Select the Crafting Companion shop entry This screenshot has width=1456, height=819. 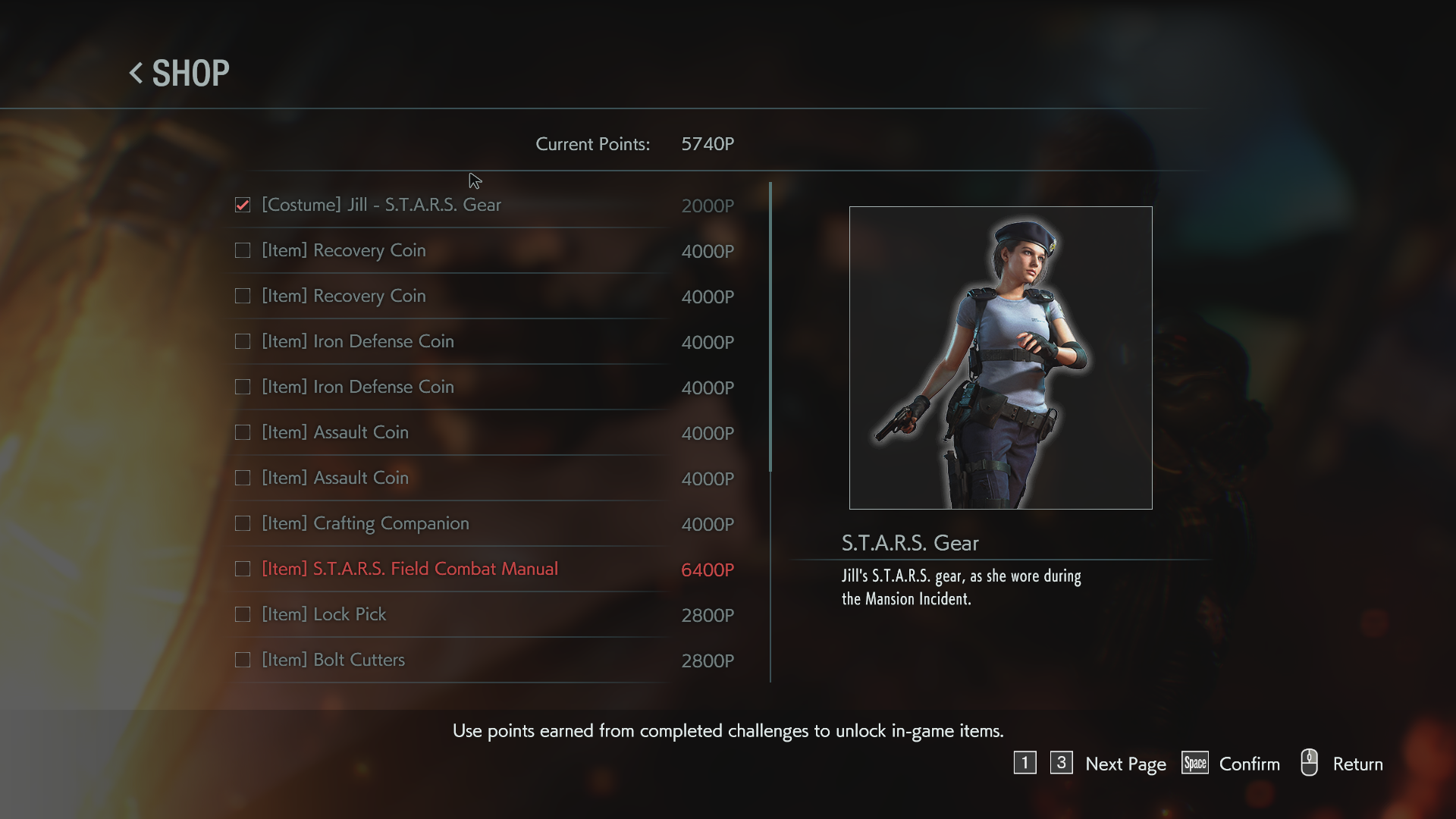click(365, 523)
